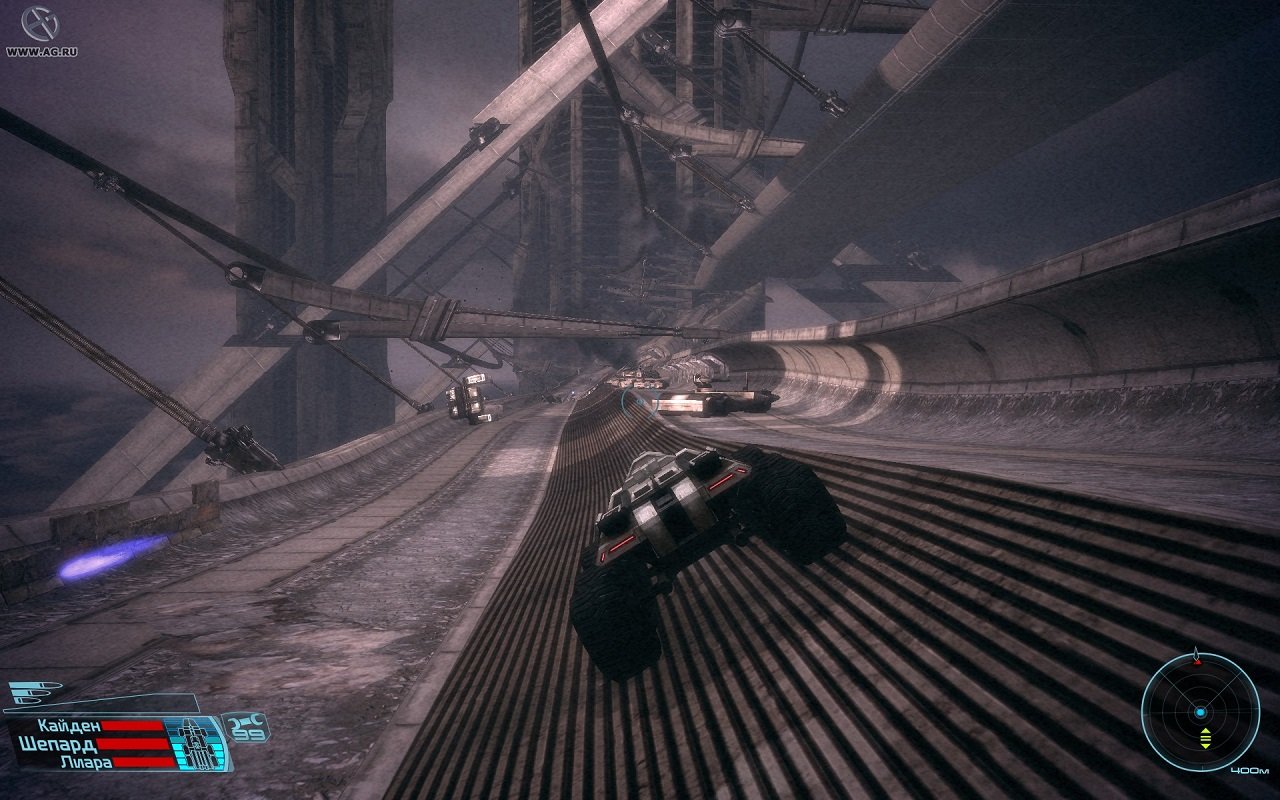Click the yellow up elevation arrow on radar
Image resolution: width=1280 pixels, height=800 pixels.
(x=1206, y=731)
